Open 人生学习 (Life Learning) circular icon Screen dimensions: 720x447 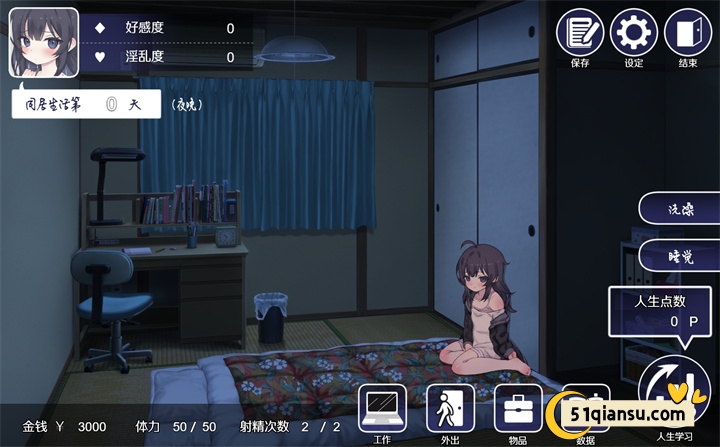click(673, 392)
